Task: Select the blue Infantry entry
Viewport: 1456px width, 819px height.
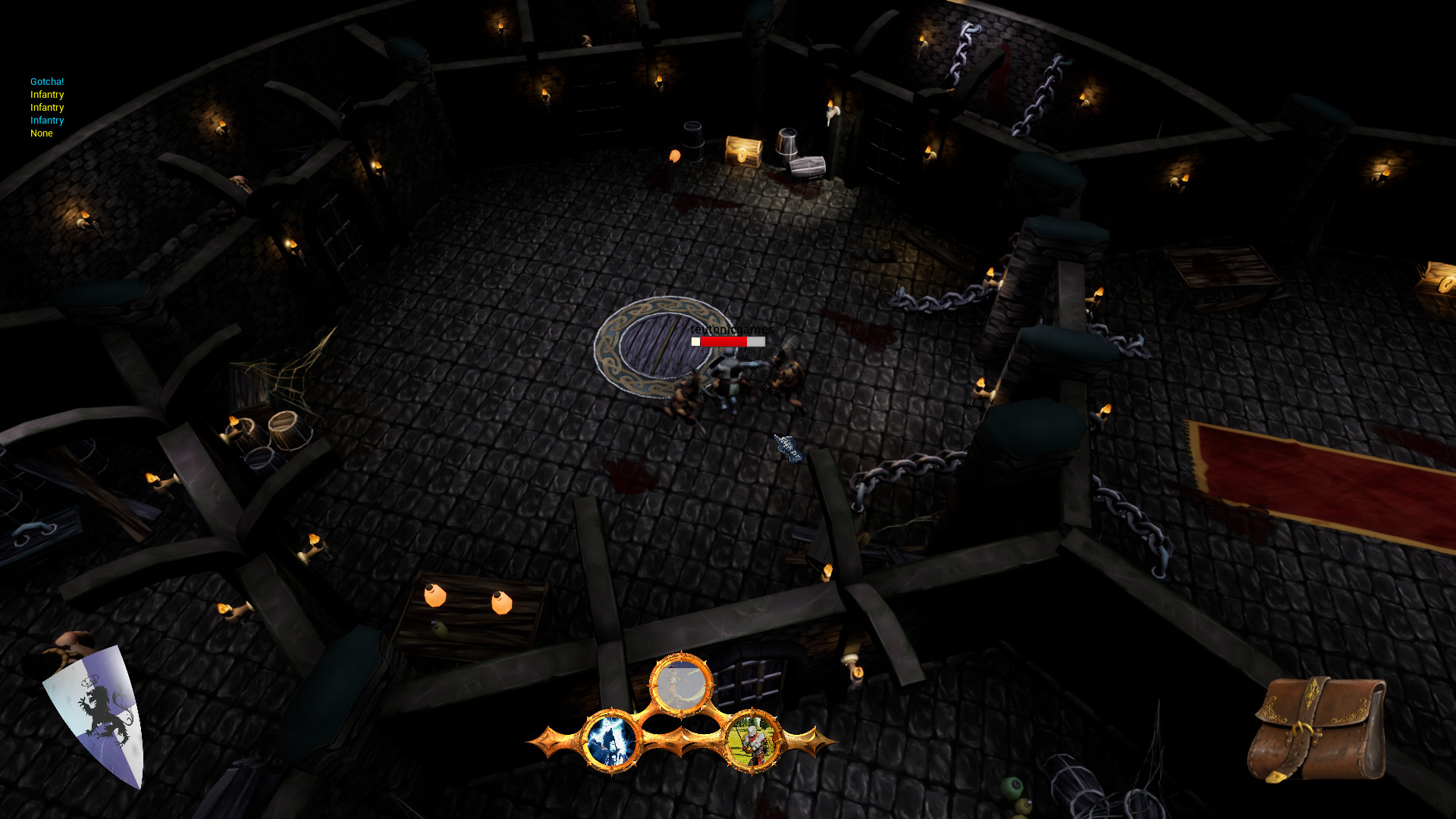Action: click(47, 120)
